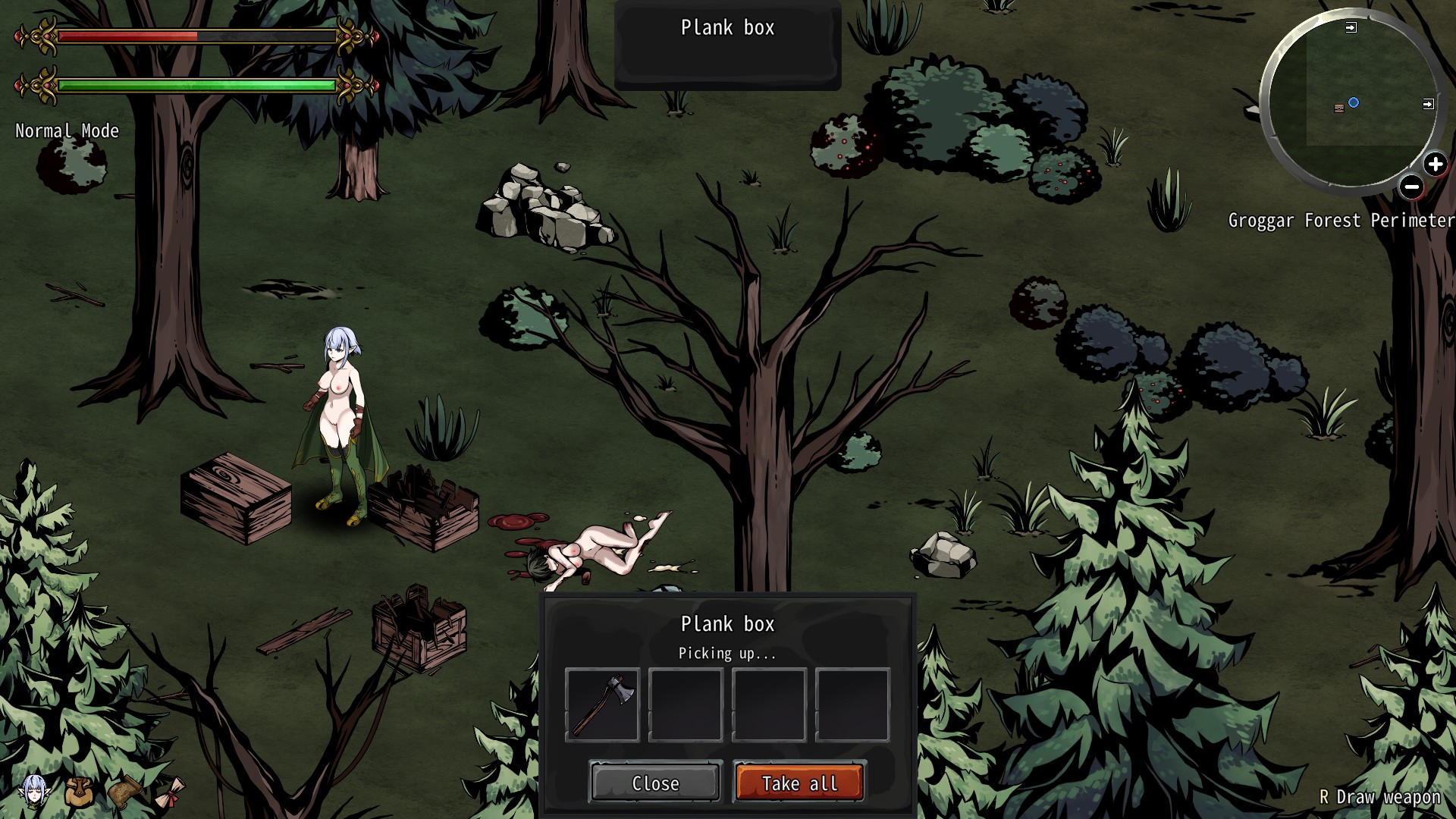
Task: Click the right-side exit marker on minimap
Action: pos(1428,104)
